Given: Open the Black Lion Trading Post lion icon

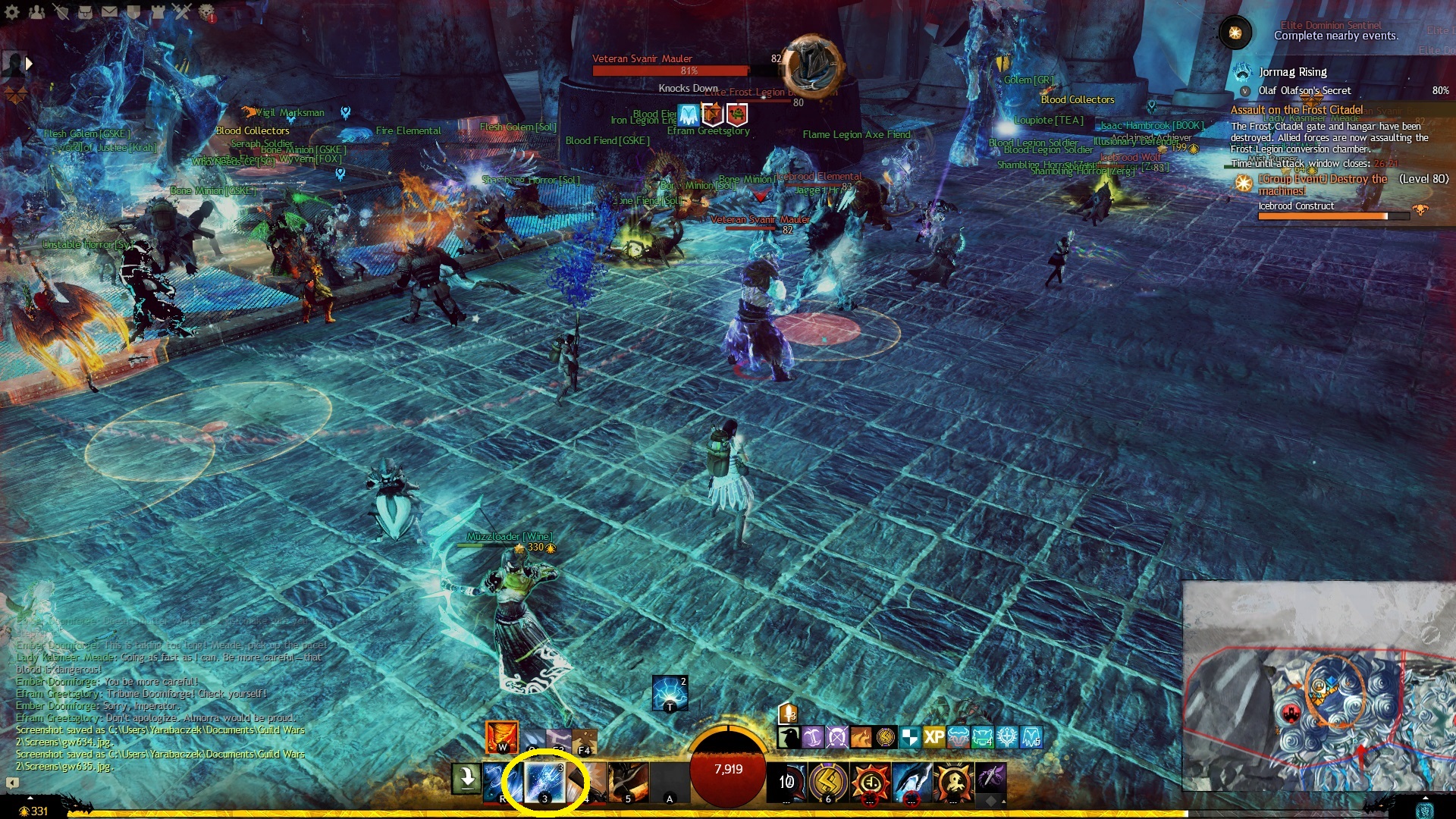Looking at the screenshot, I should pyautogui.click(x=206, y=12).
